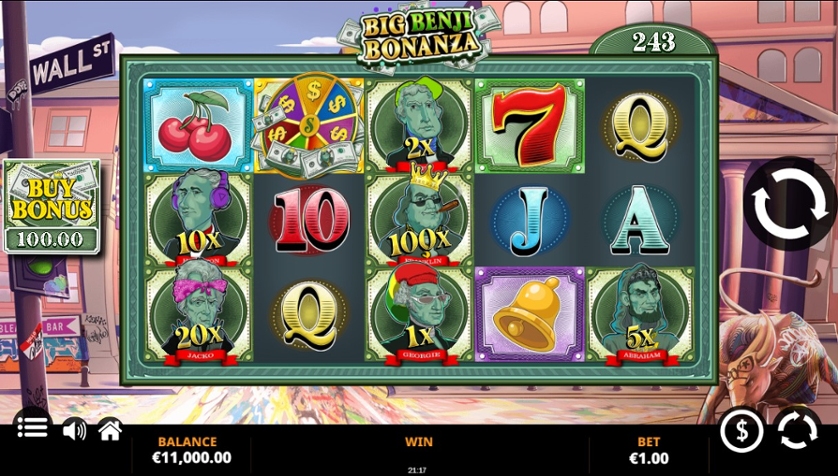Toggle the sound speaker icon
Screen dimensions: 838x476
[74, 430]
